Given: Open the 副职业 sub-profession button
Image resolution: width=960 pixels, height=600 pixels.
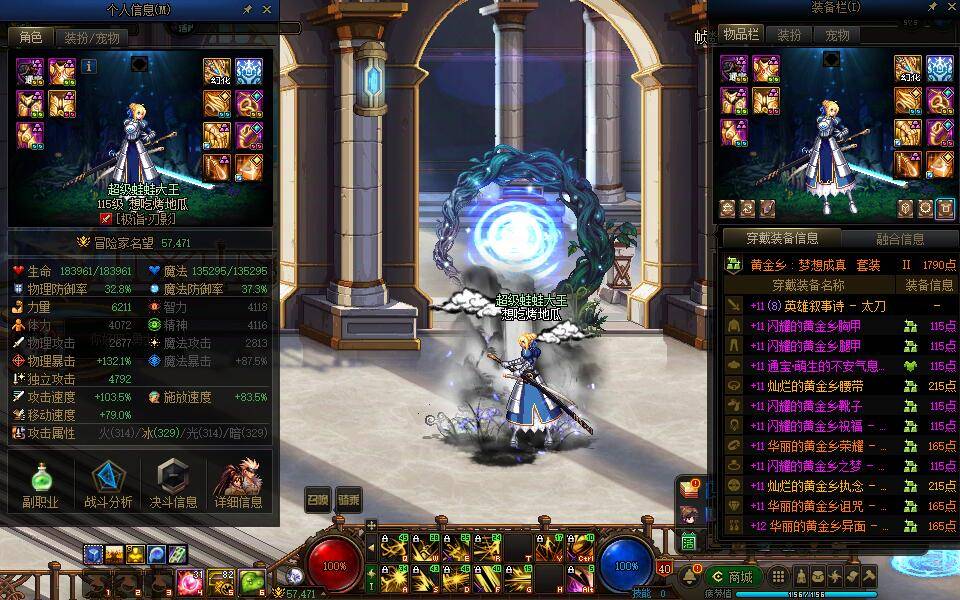Looking at the screenshot, I should pos(40,487).
